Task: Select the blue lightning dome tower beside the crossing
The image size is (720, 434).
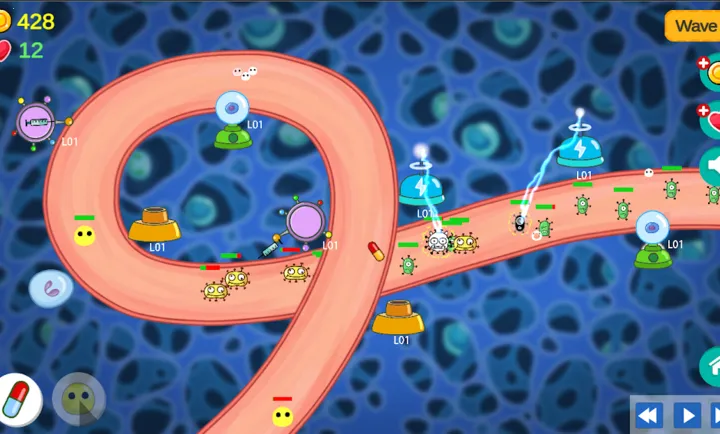Action: [x=422, y=186]
